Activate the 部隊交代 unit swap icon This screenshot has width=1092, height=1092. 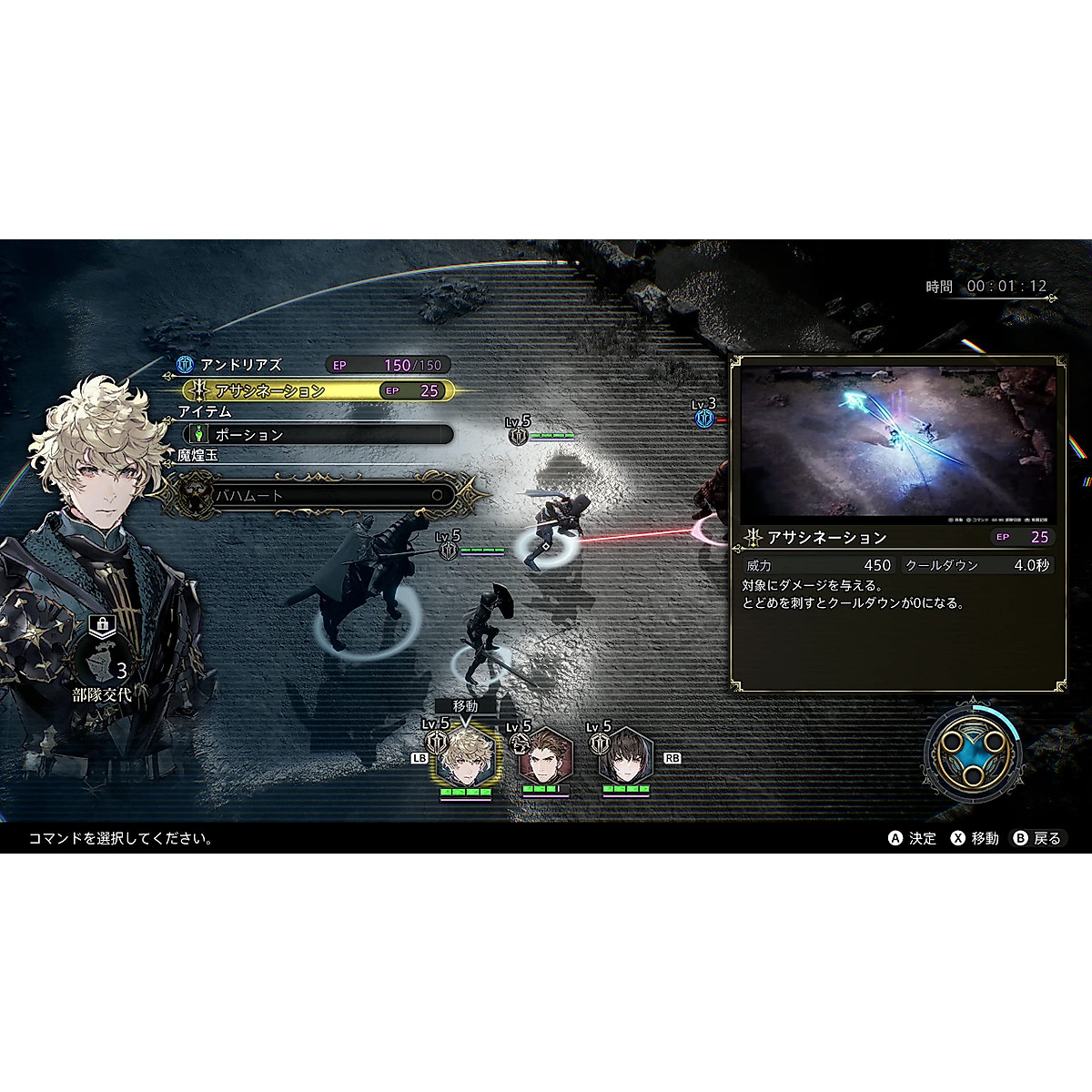click(102, 662)
